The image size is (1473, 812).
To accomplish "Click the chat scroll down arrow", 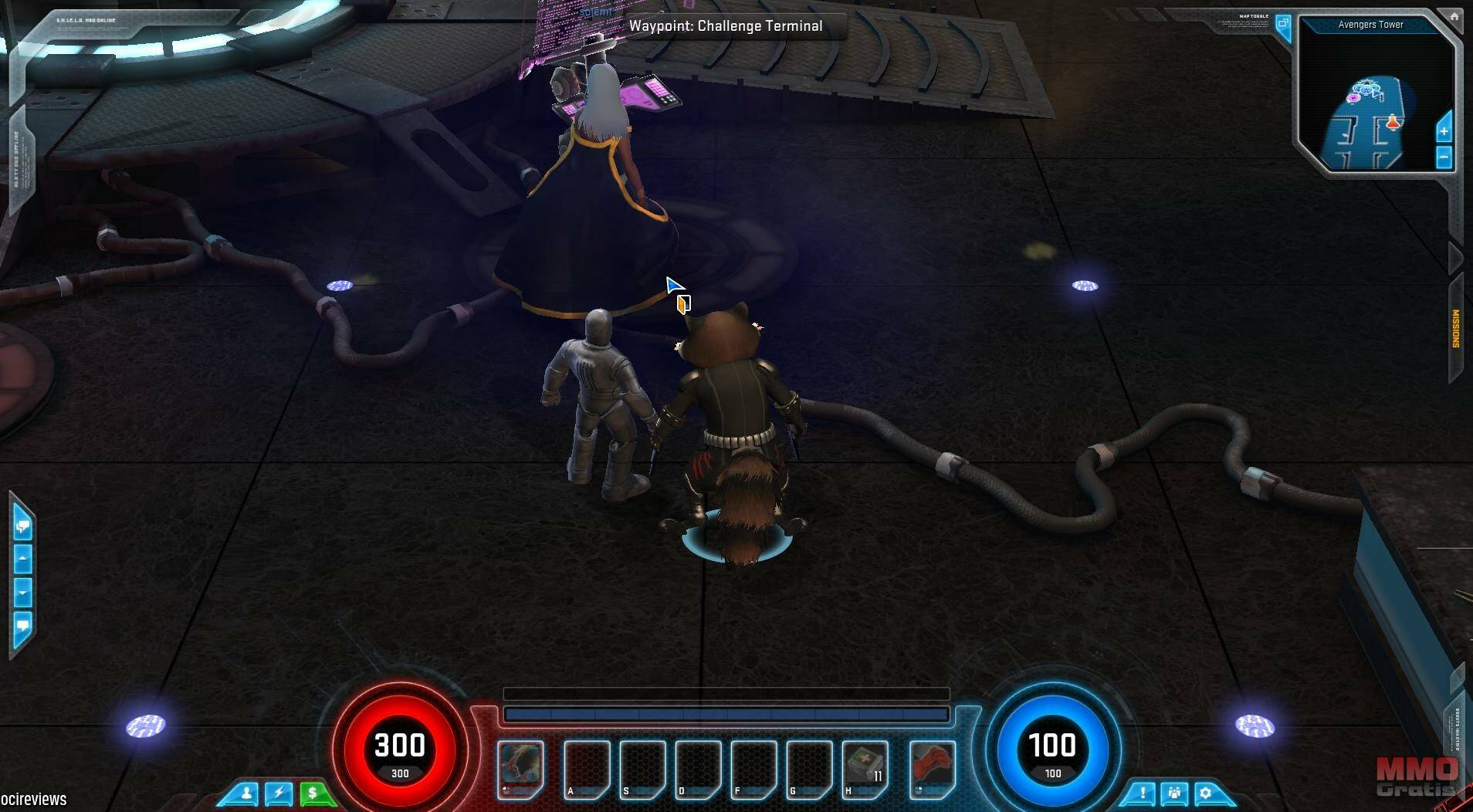I will [22, 593].
